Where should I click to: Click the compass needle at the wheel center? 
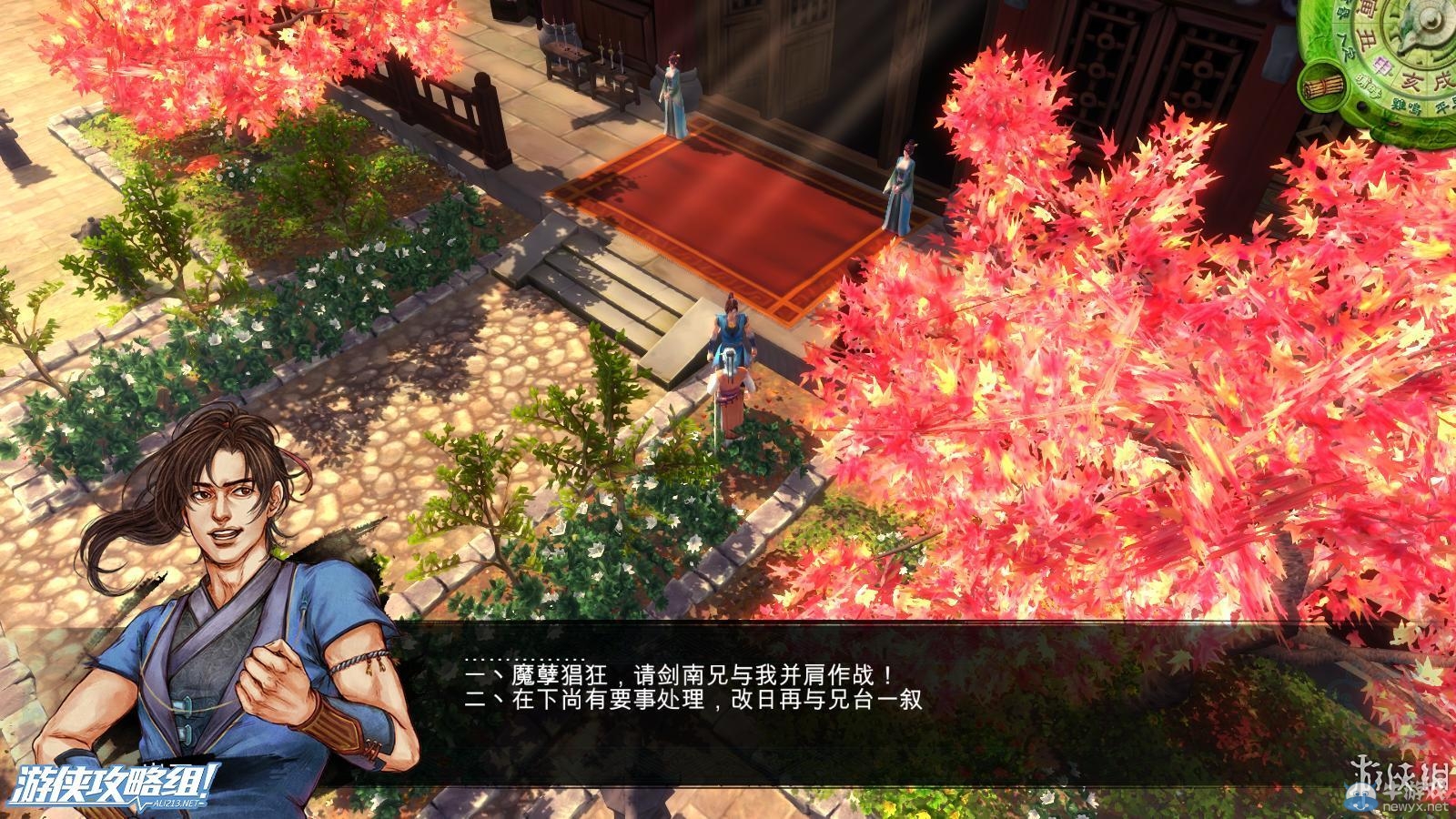click(x=1429, y=21)
